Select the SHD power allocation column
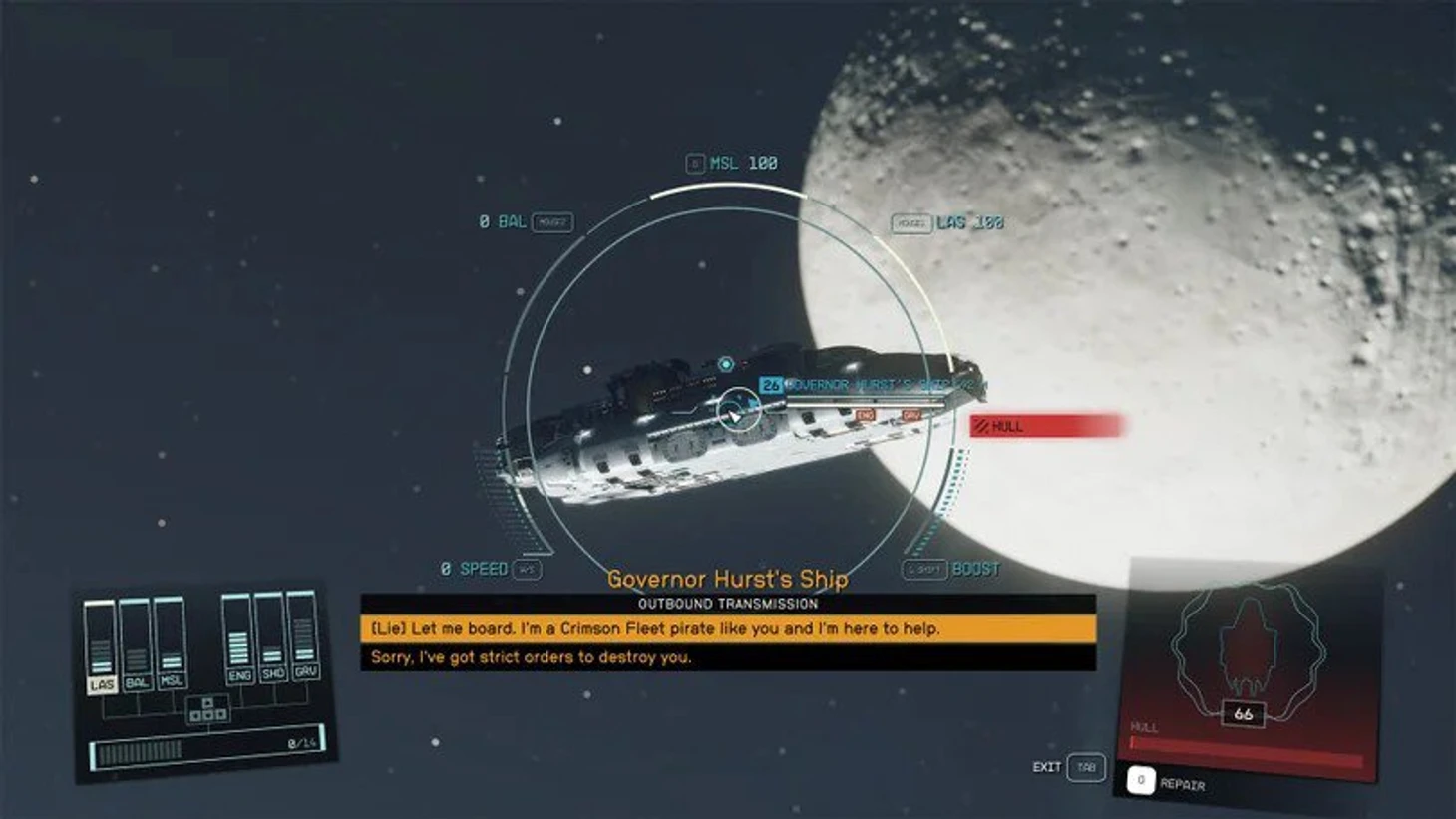This screenshot has width=1456, height=819. [x=271, y=636]
